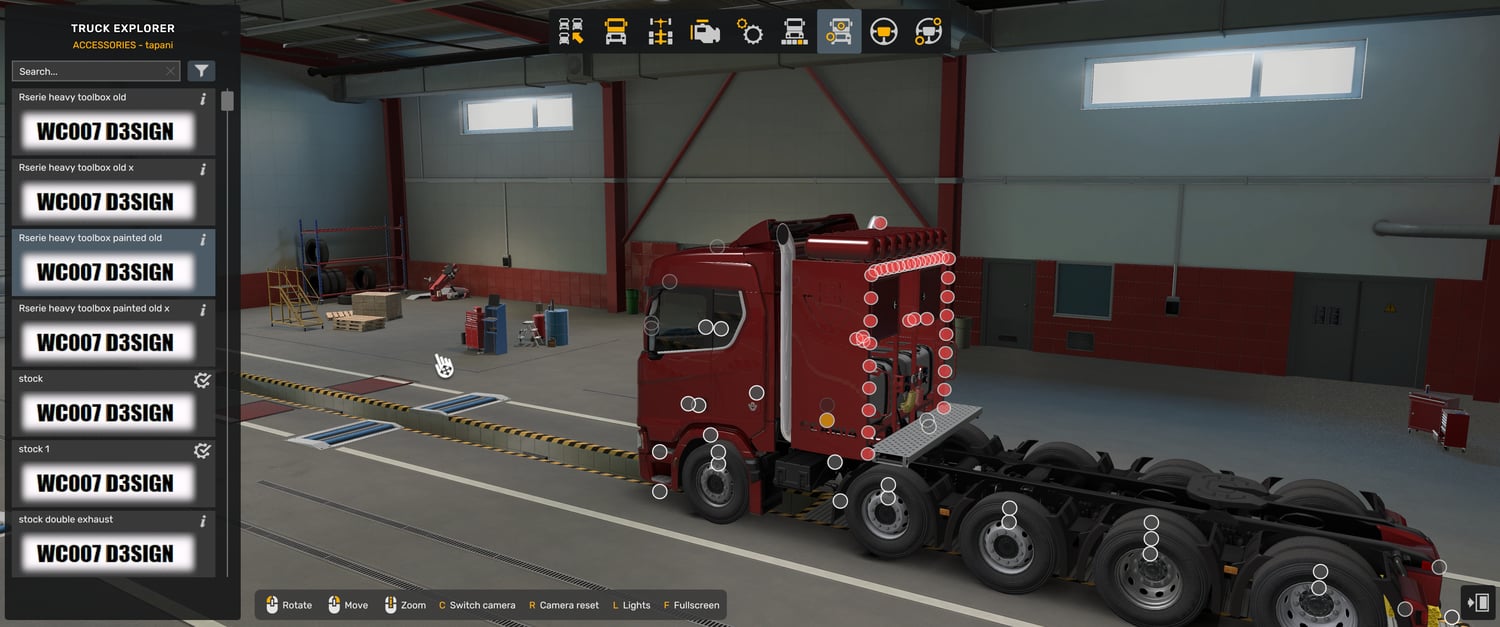The image size is (1500, 627).
Task: Show info for "stock double exhaust"
Action: (x=203, y=521)
